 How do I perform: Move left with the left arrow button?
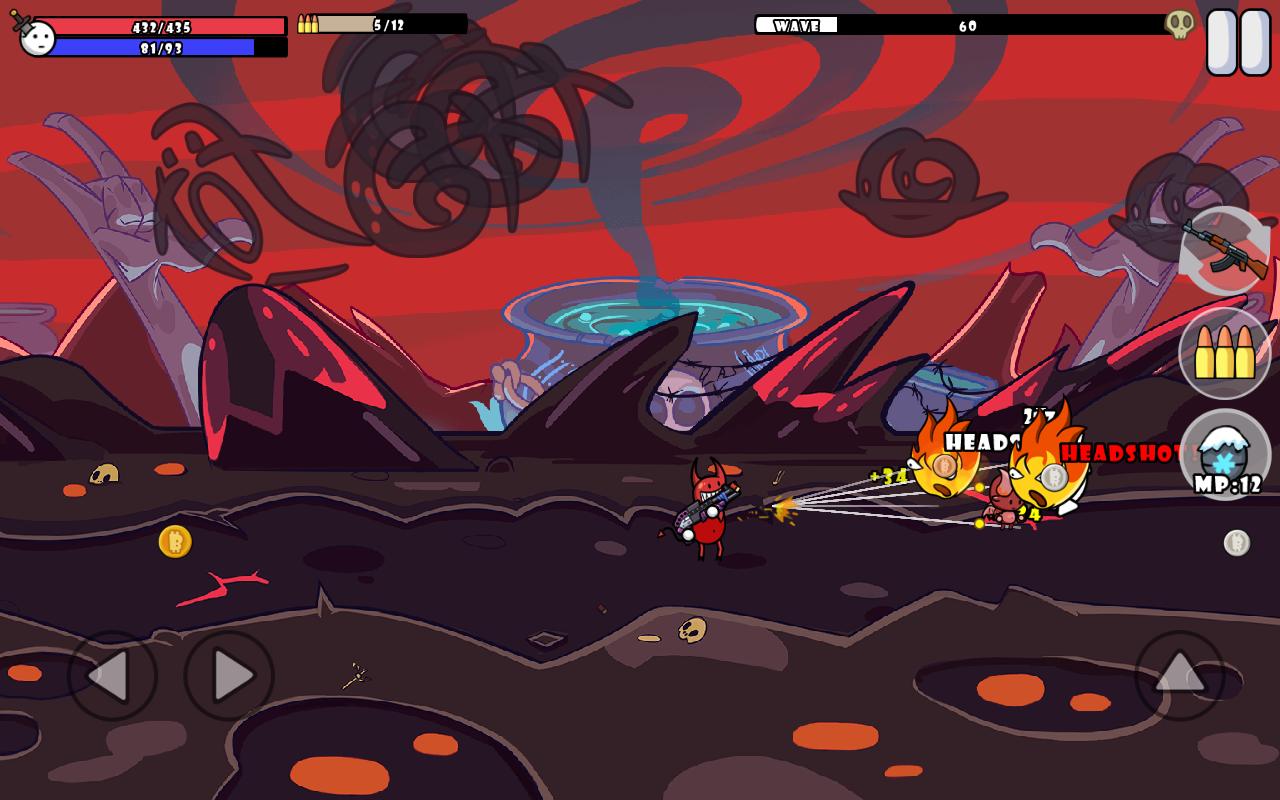[112, 676]
